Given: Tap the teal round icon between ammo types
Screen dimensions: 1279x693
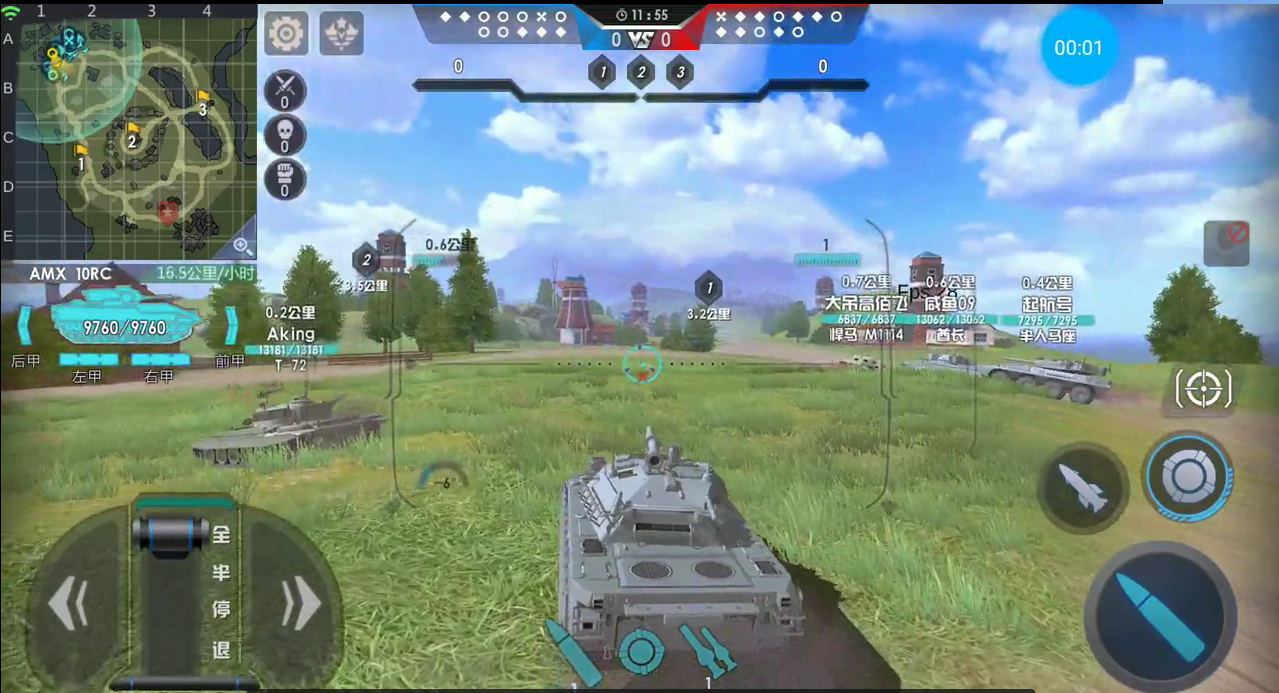Looking at the screenshot, I should click(641, 651).
